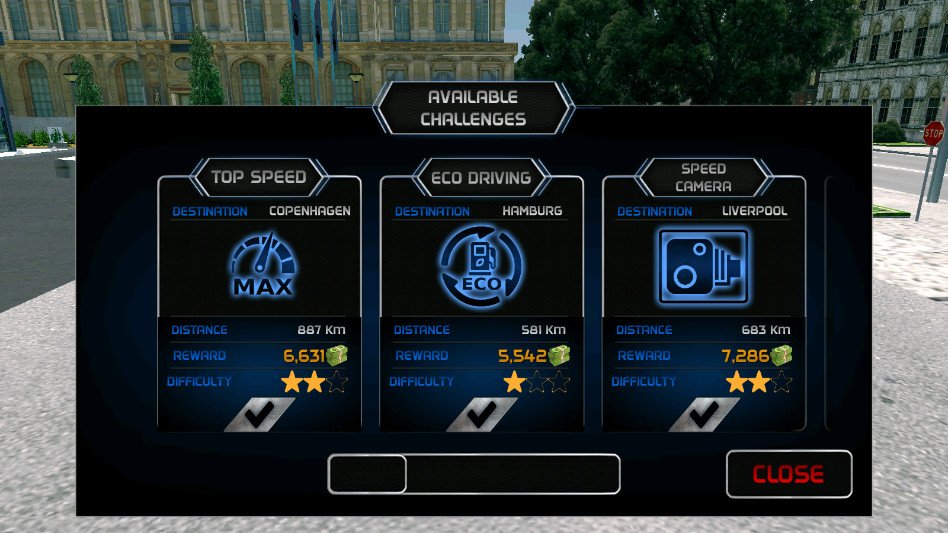
Task: Accept the Top Speed challenge checkmark
Action: tap(259, 414)
